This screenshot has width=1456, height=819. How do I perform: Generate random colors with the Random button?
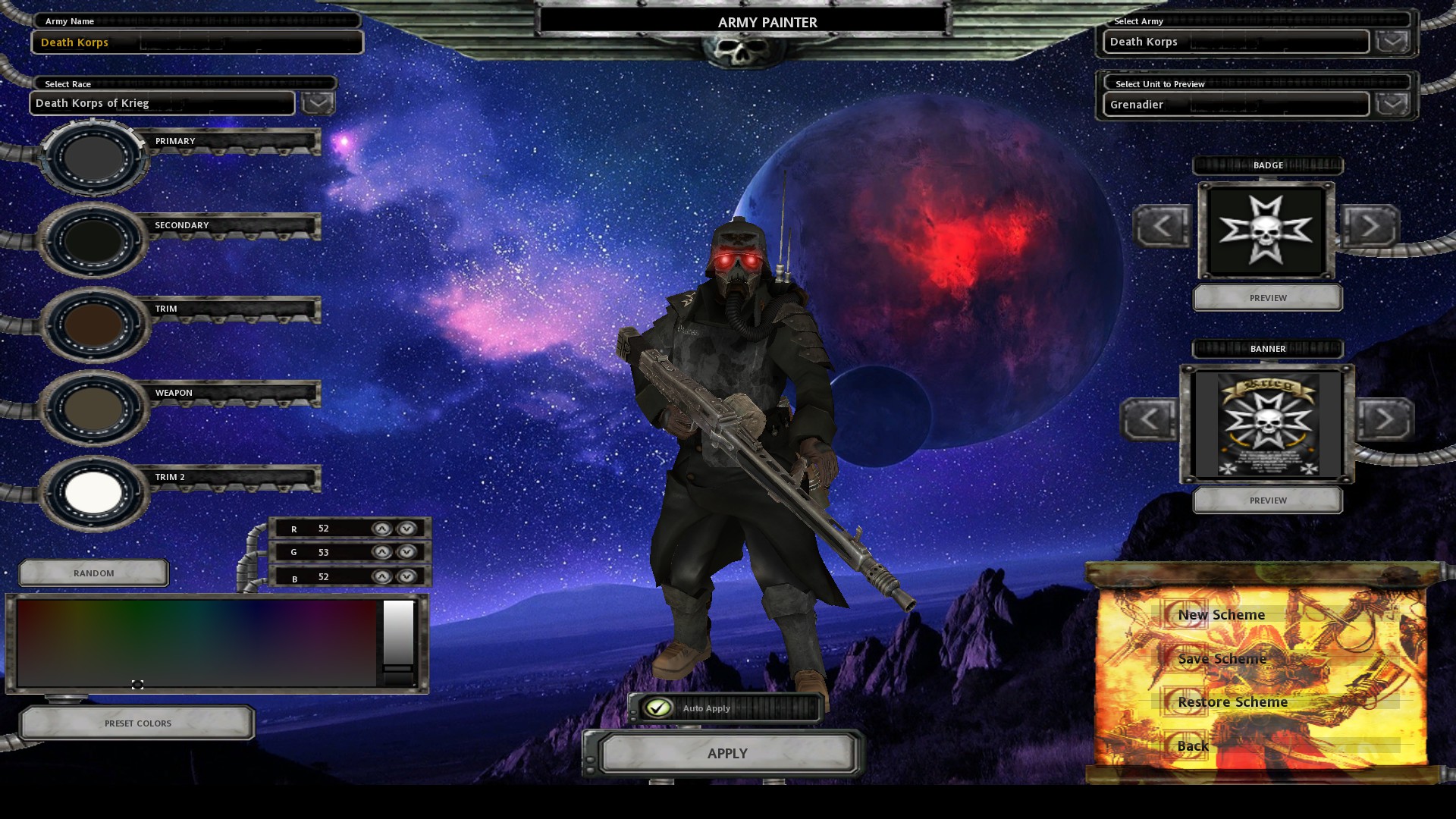(94, 573)
